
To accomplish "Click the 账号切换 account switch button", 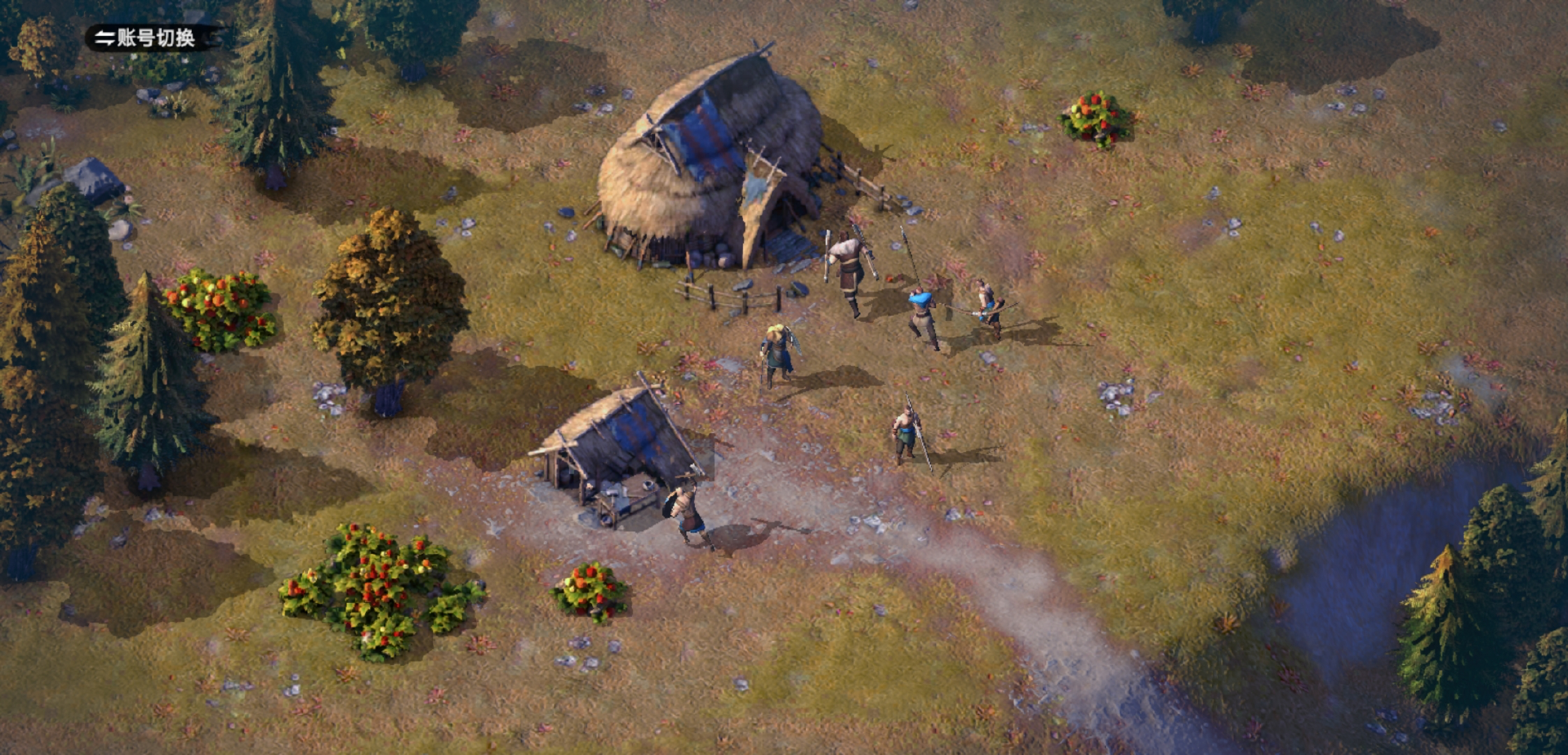I will click(145, 38).
